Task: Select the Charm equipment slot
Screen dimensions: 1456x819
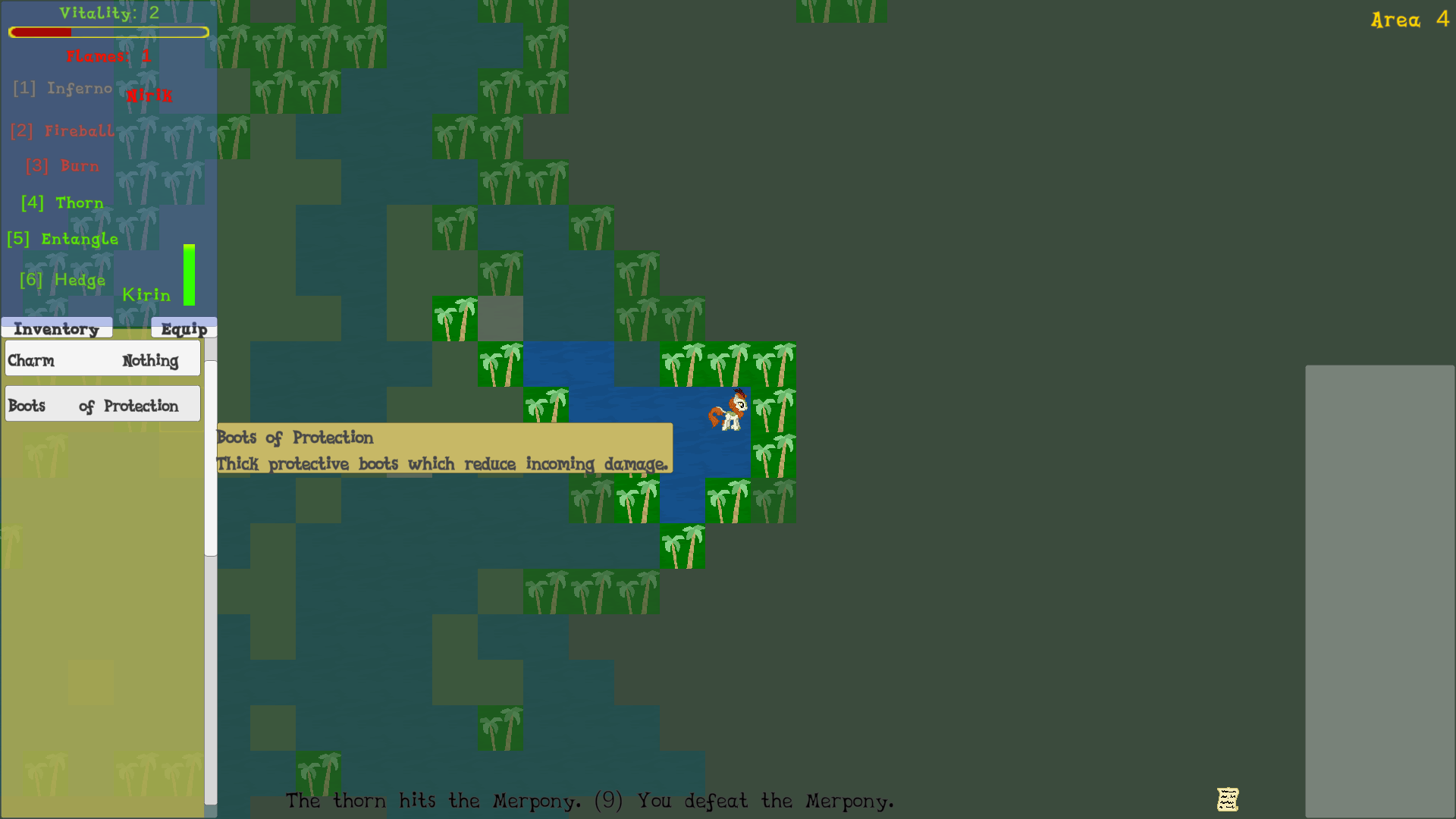Action: click(x=103, y=360)
